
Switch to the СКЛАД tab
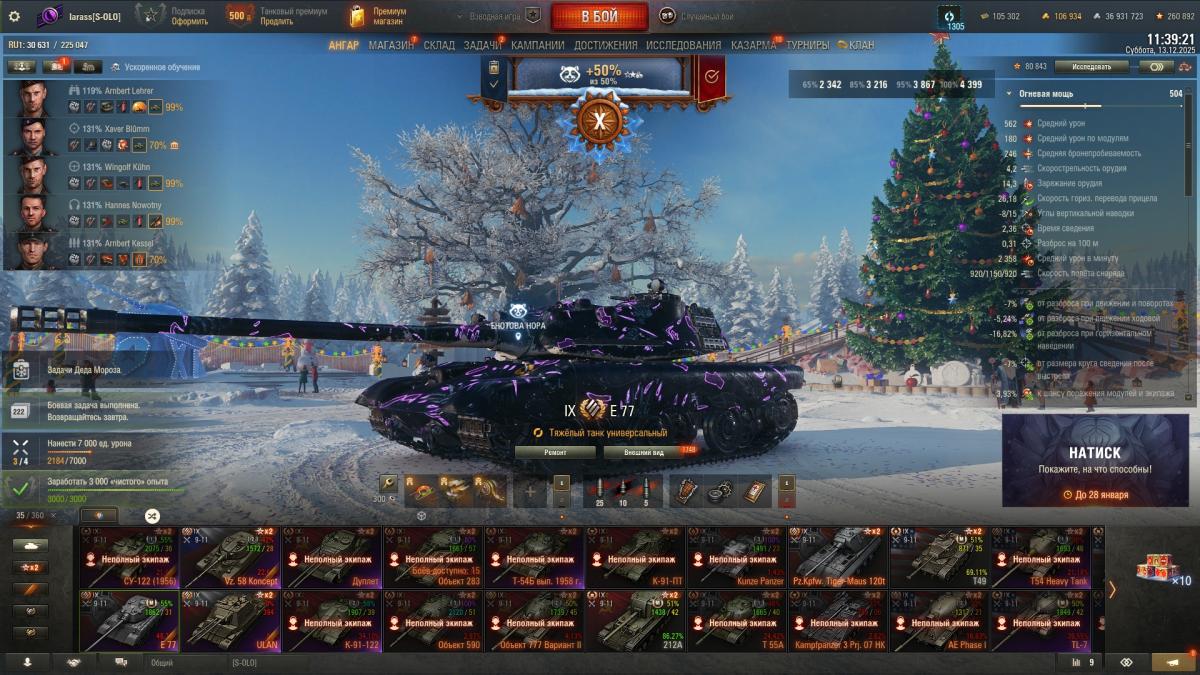[439, 45]
